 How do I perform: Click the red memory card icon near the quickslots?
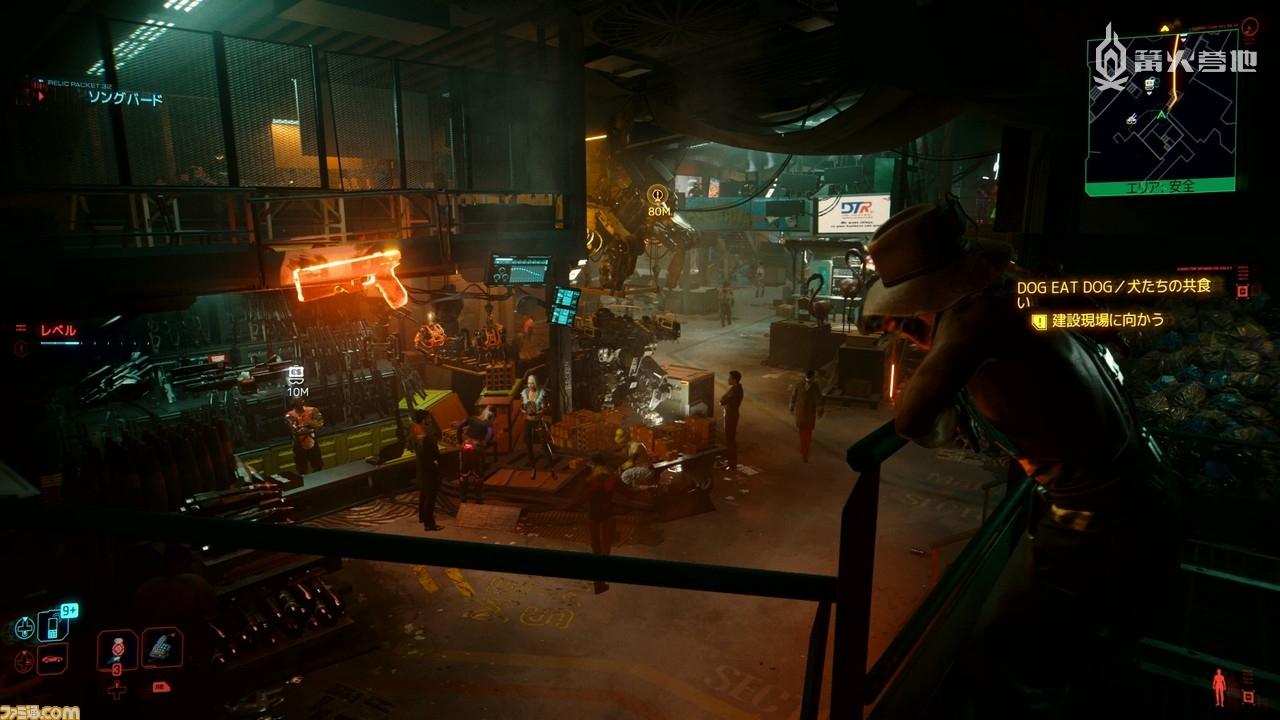(162, 687)
